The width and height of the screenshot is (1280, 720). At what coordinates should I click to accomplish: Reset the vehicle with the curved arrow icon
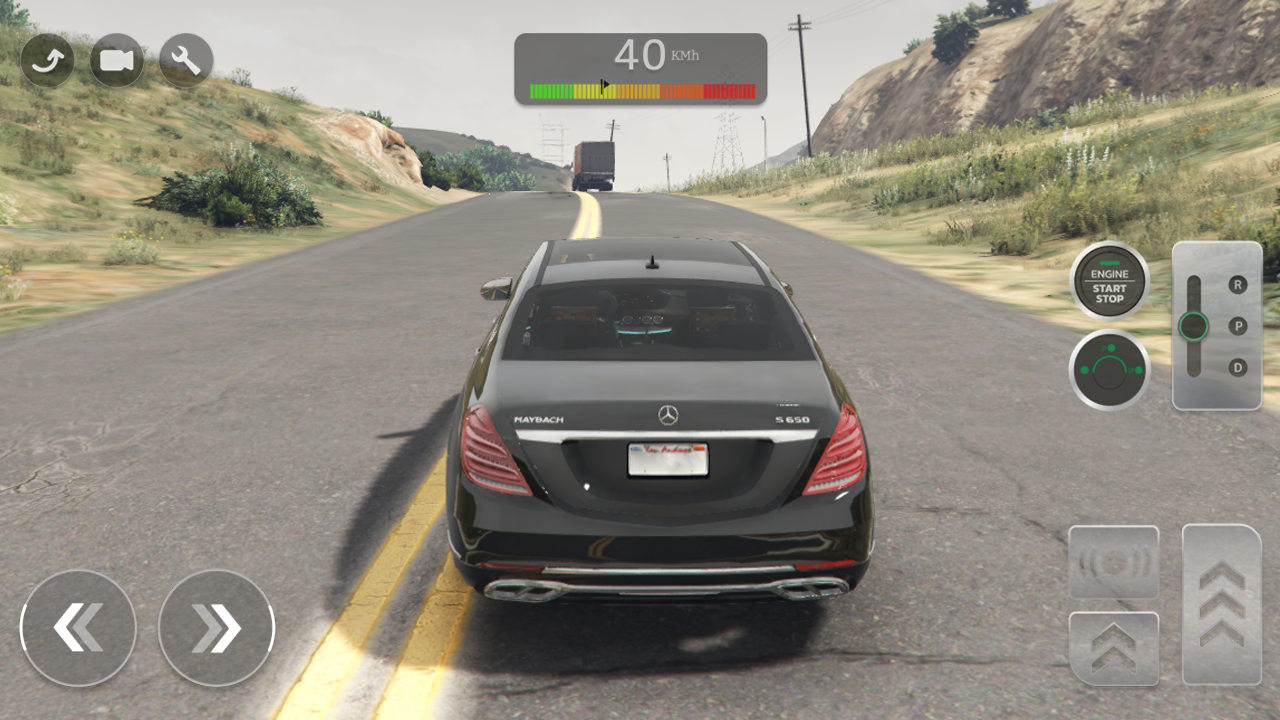47,60
